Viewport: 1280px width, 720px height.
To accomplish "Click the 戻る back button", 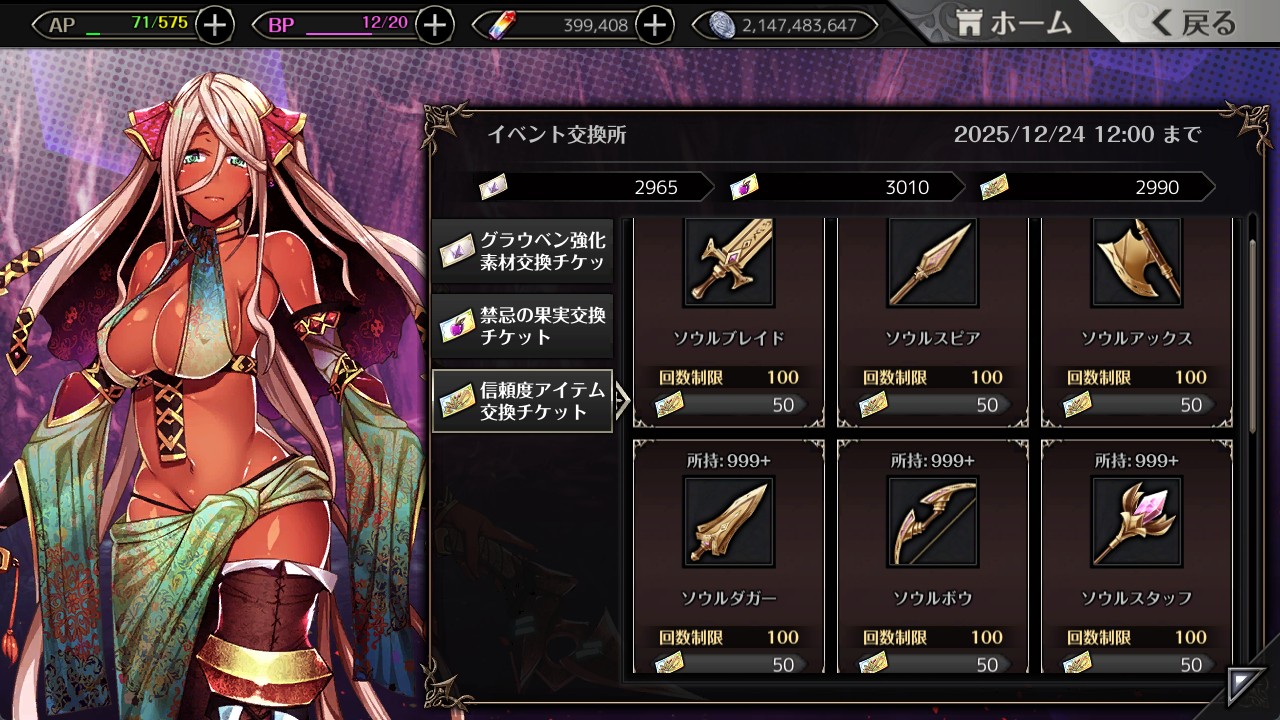I will 1193,24.
